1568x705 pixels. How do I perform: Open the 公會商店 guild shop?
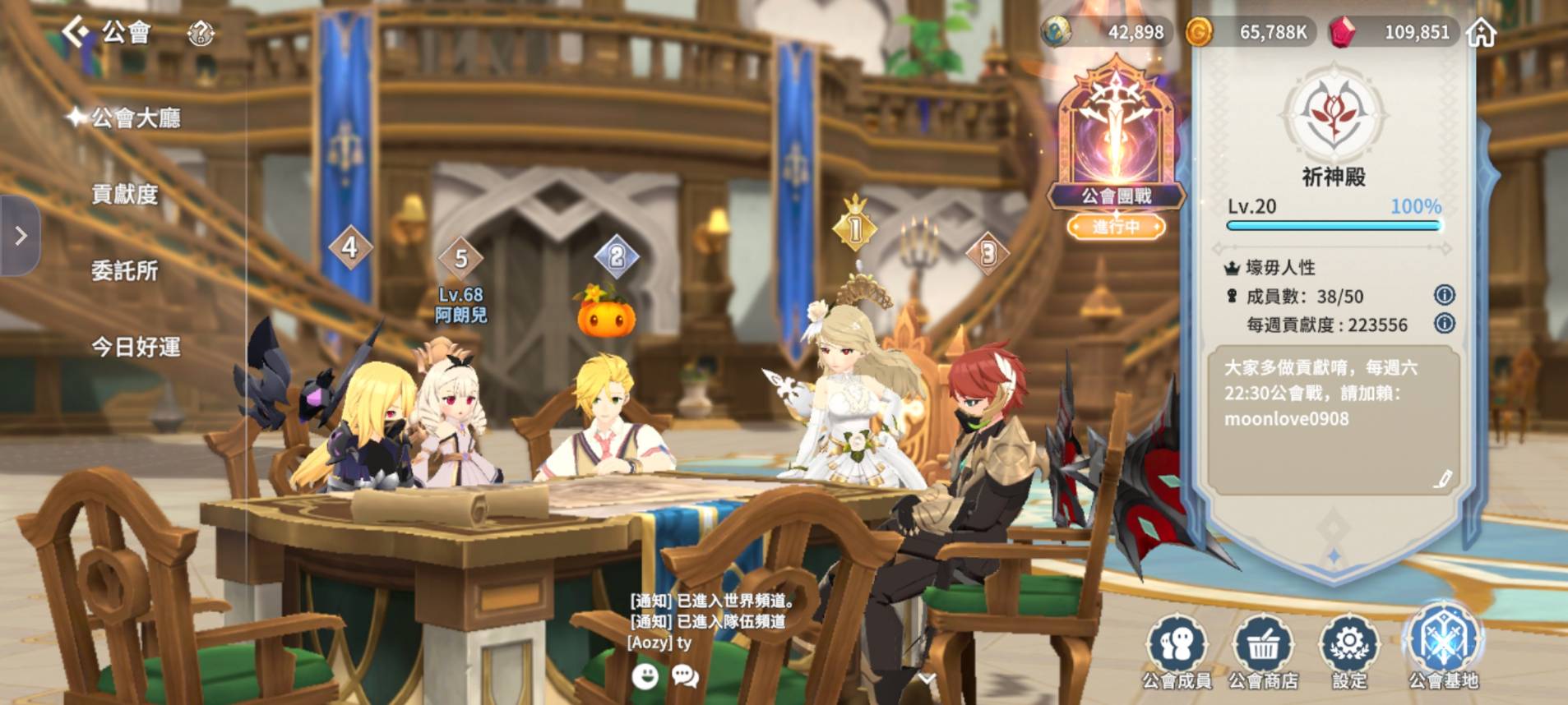(x=1263, y=652)
